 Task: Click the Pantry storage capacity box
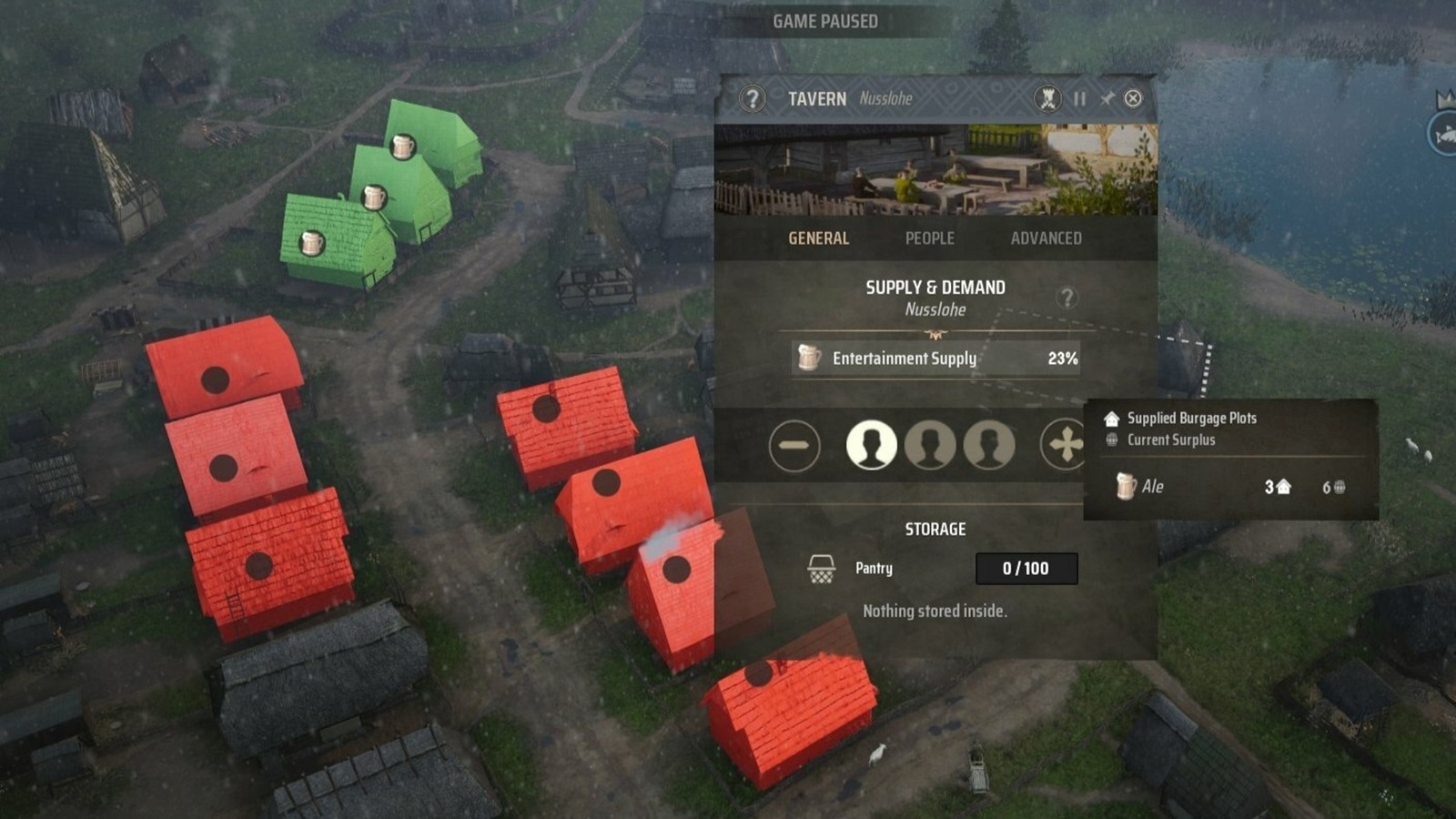1026,569
